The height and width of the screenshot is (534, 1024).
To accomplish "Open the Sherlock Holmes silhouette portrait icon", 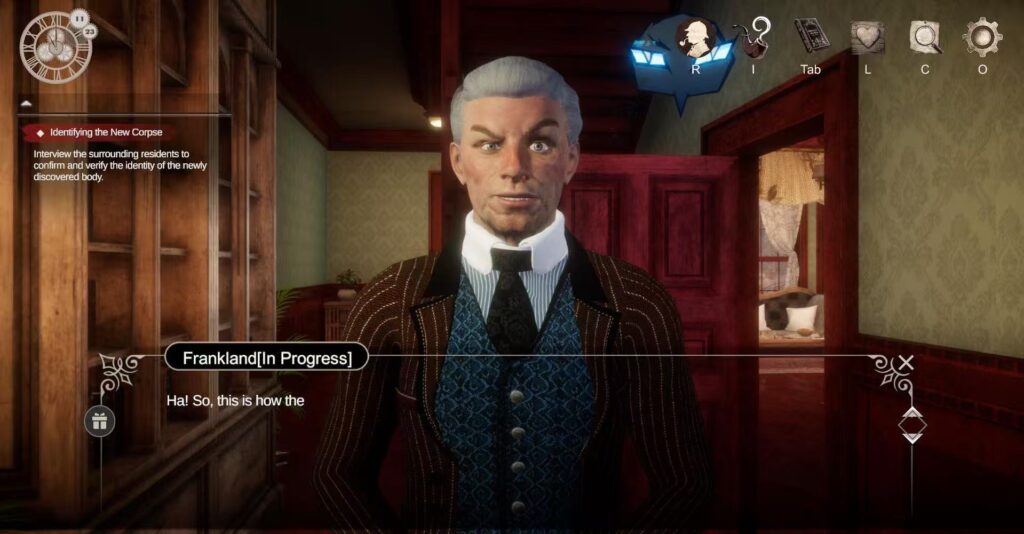I will click(694, 40).
